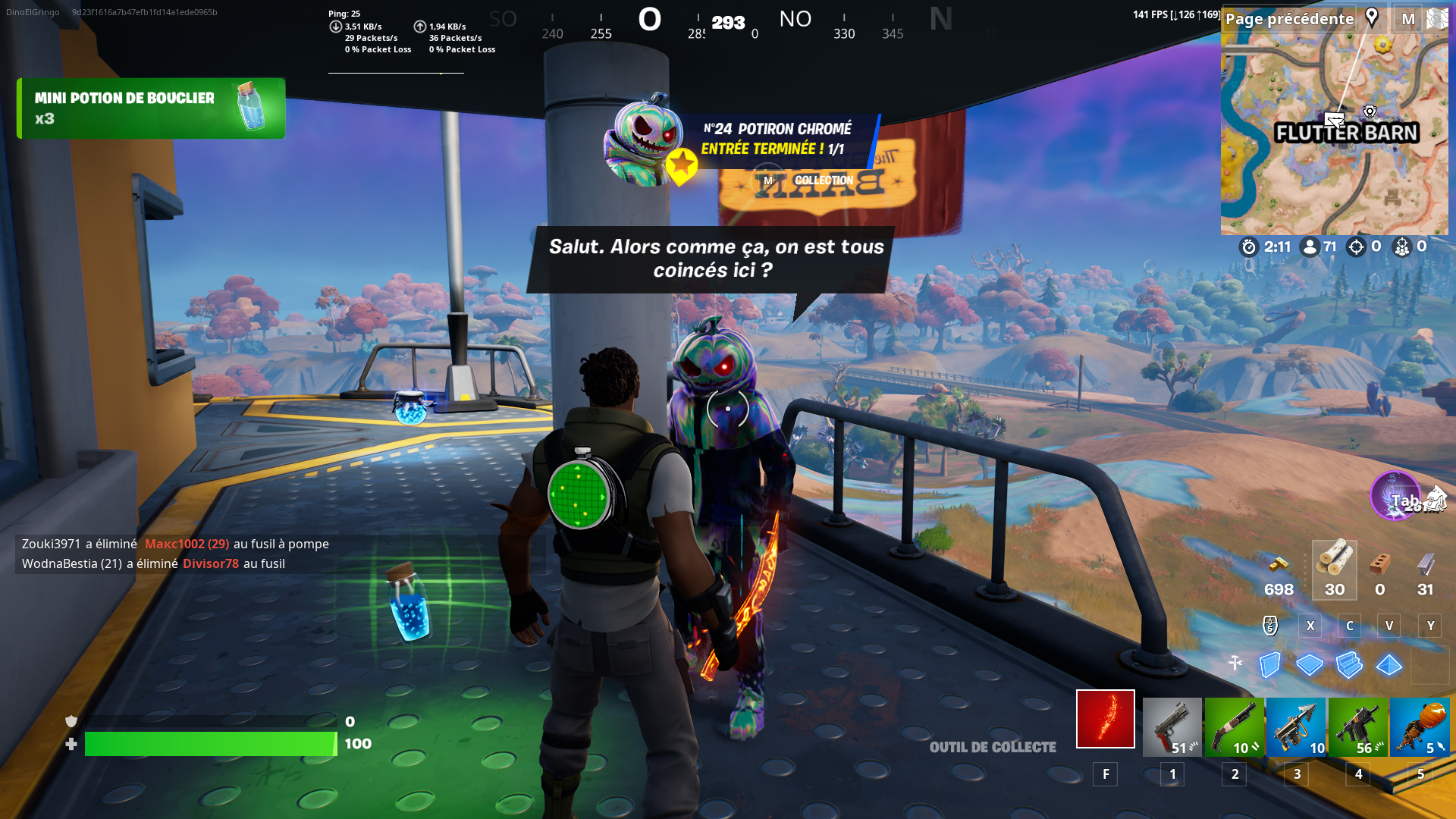Equip the SMG in slot 3
Screen dimensions: 1456x819
point(1296,726)
